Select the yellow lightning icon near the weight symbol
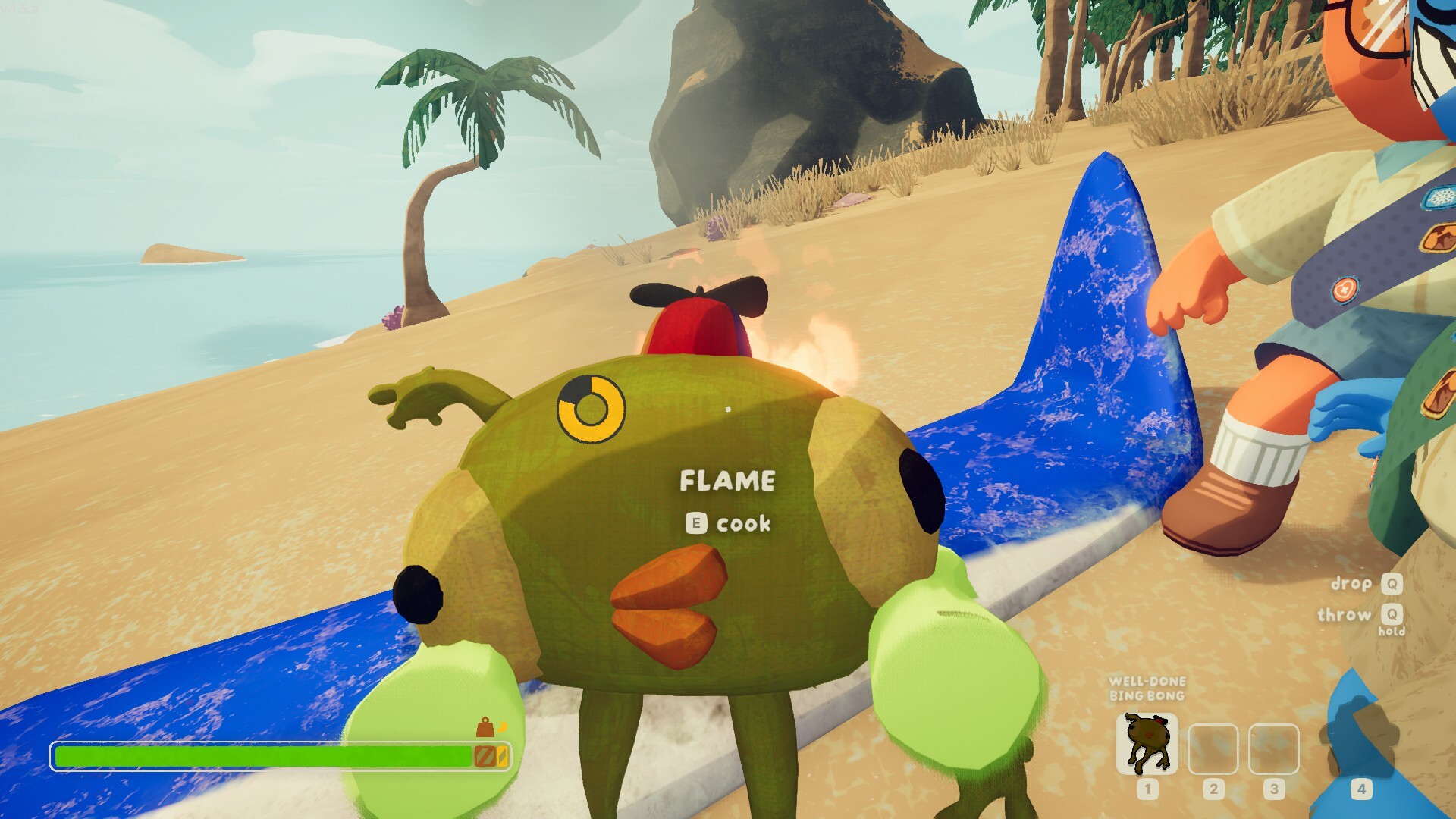The width and height of the screenshot is (1456, 819). (x=502, y=726)
